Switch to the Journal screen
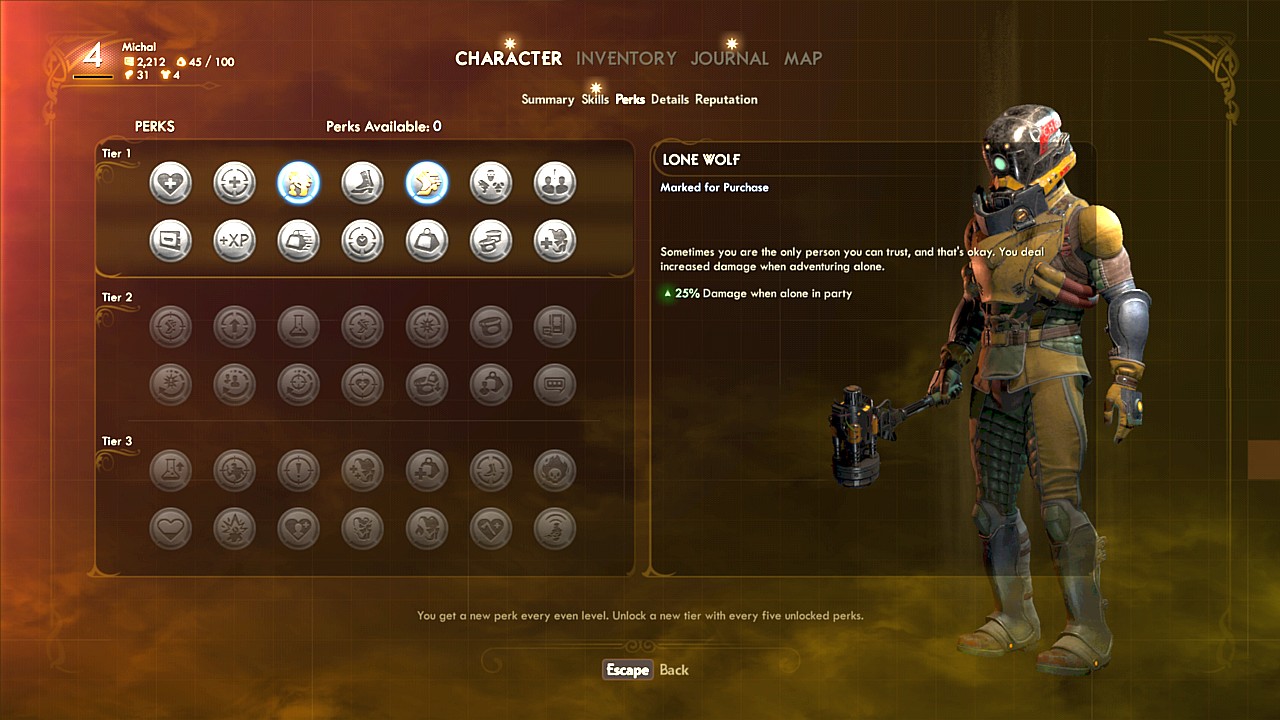 pos(729,58)
